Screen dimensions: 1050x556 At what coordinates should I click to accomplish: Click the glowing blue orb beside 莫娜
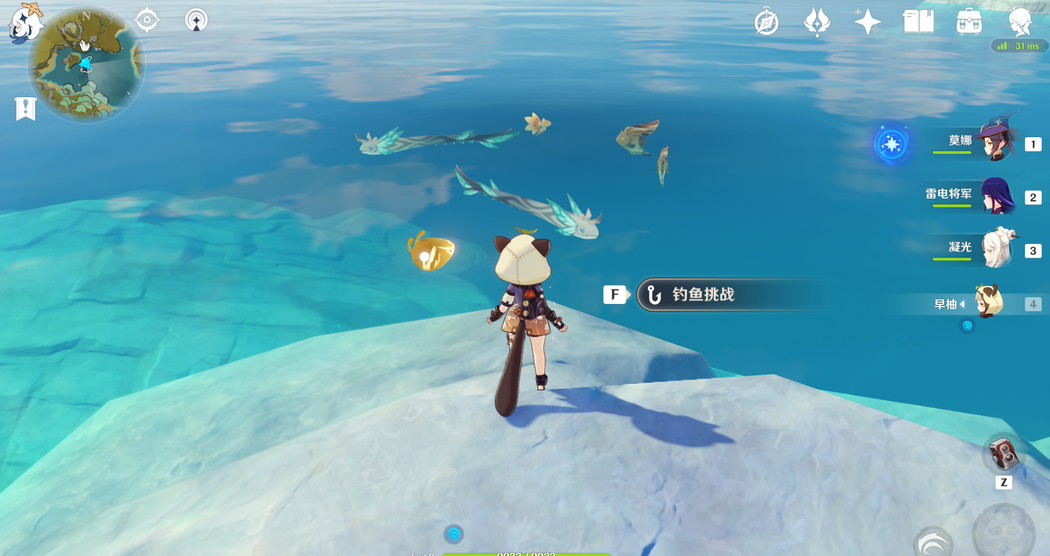coord(891,144)
